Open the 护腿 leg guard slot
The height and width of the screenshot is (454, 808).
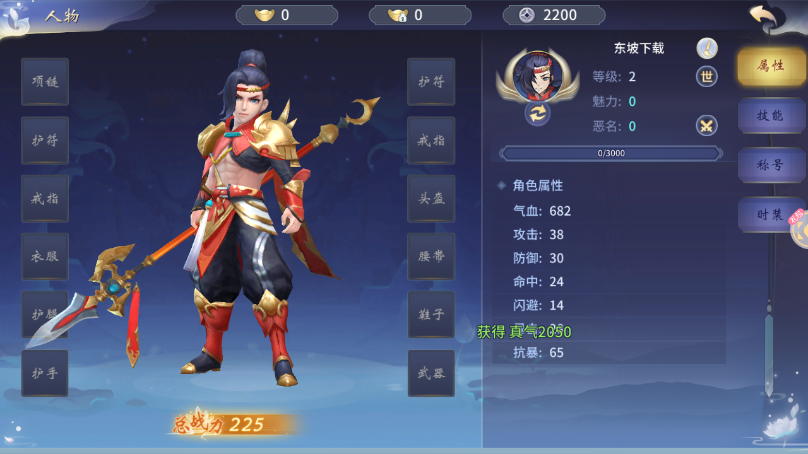click(x=45, y=314)
